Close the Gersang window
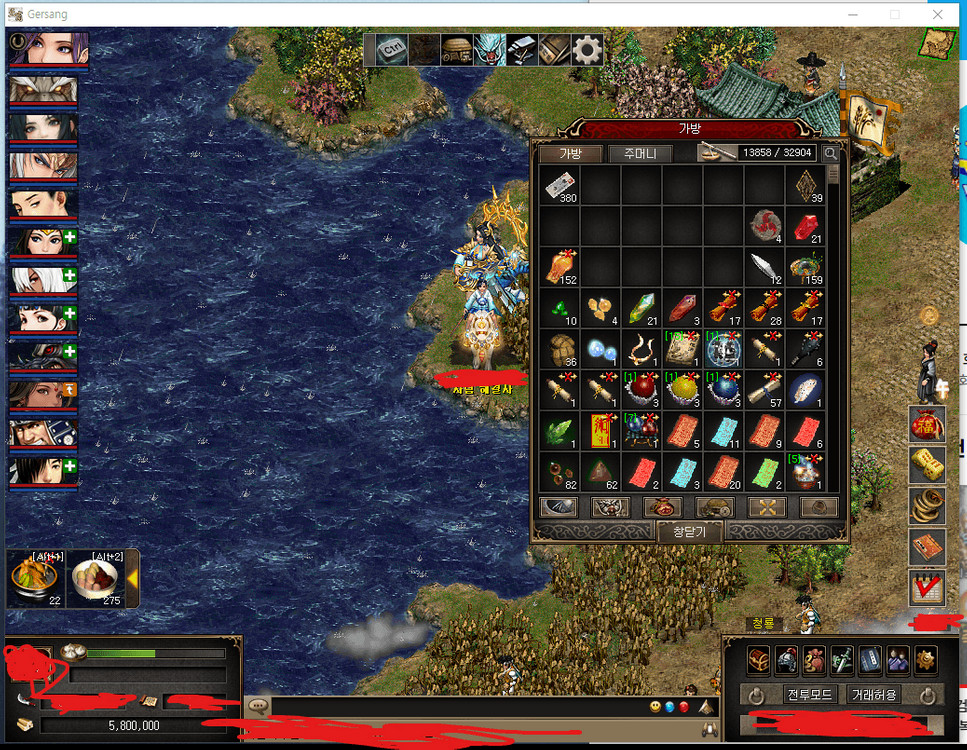 point(937,14)
